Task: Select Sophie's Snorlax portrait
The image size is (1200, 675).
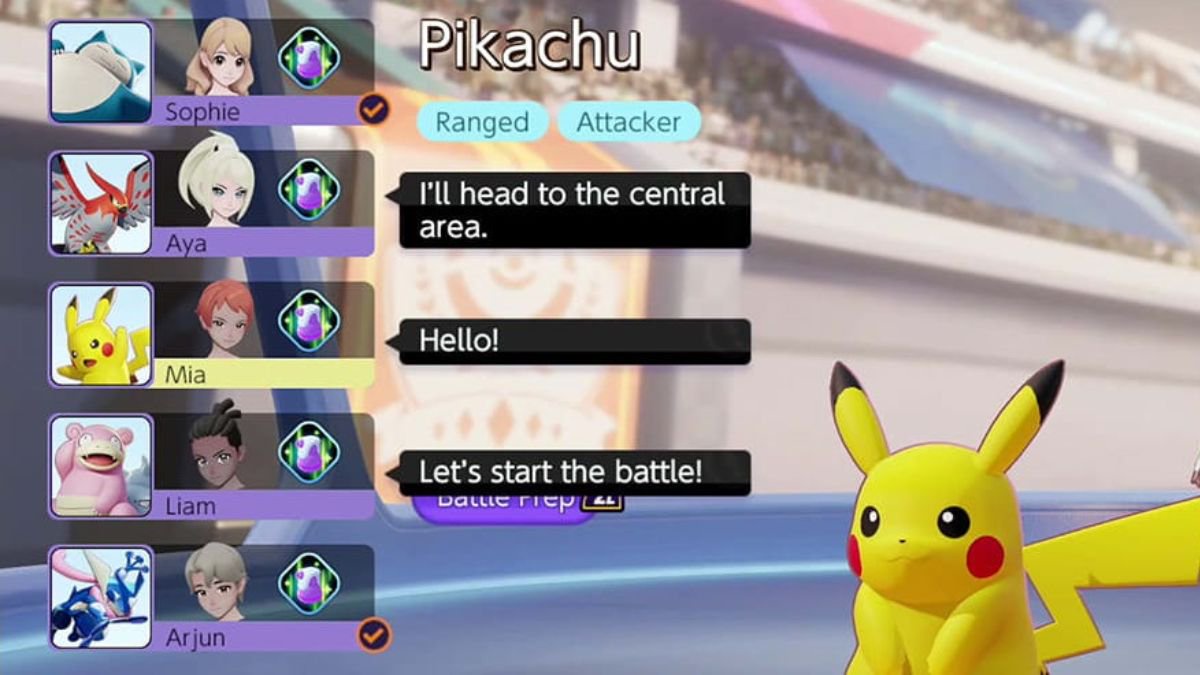Action: click(x=101, y=72)
